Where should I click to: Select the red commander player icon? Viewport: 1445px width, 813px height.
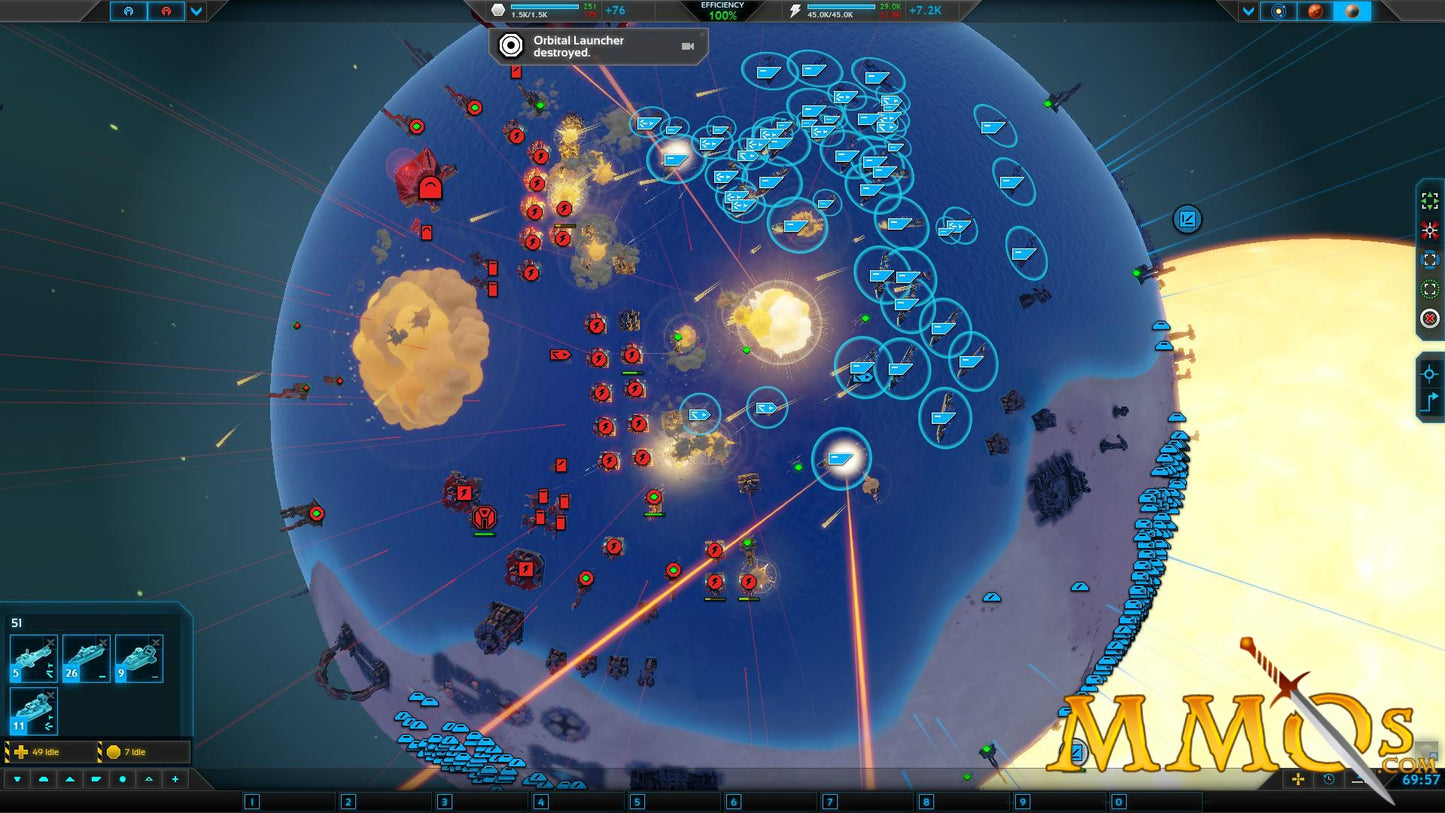click(166, 11)
